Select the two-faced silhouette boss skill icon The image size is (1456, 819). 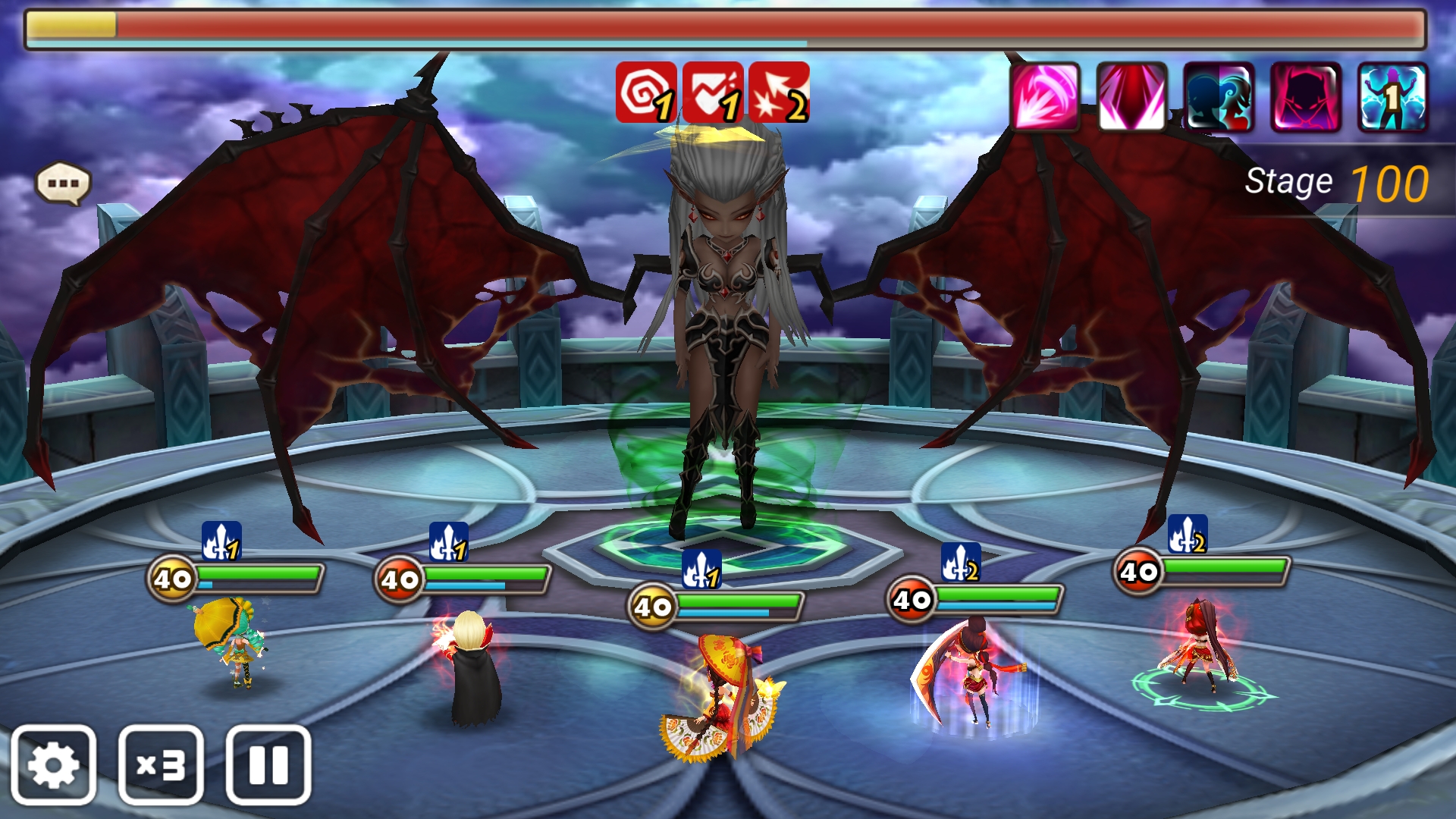pos(1219,96)
